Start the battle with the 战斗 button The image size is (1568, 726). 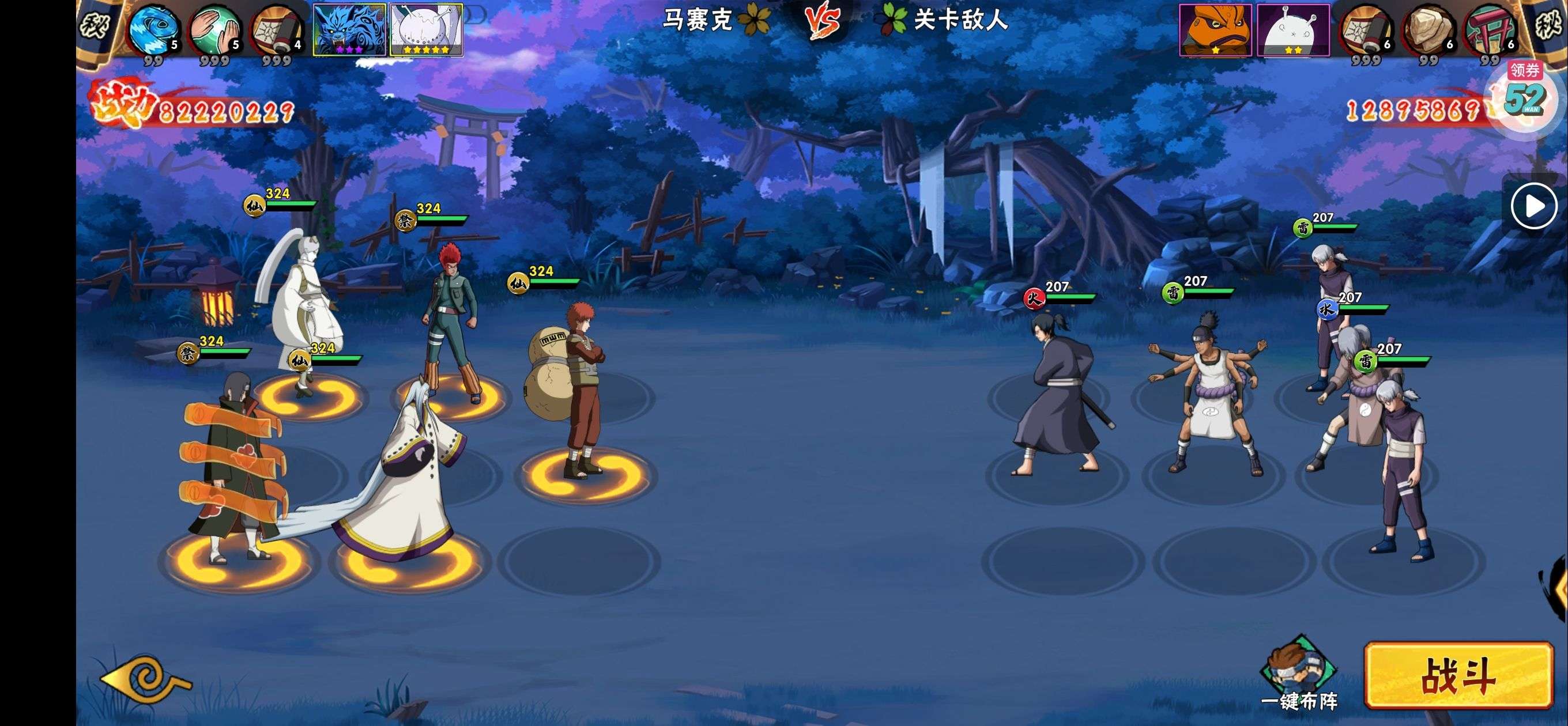coord(1457,675)
